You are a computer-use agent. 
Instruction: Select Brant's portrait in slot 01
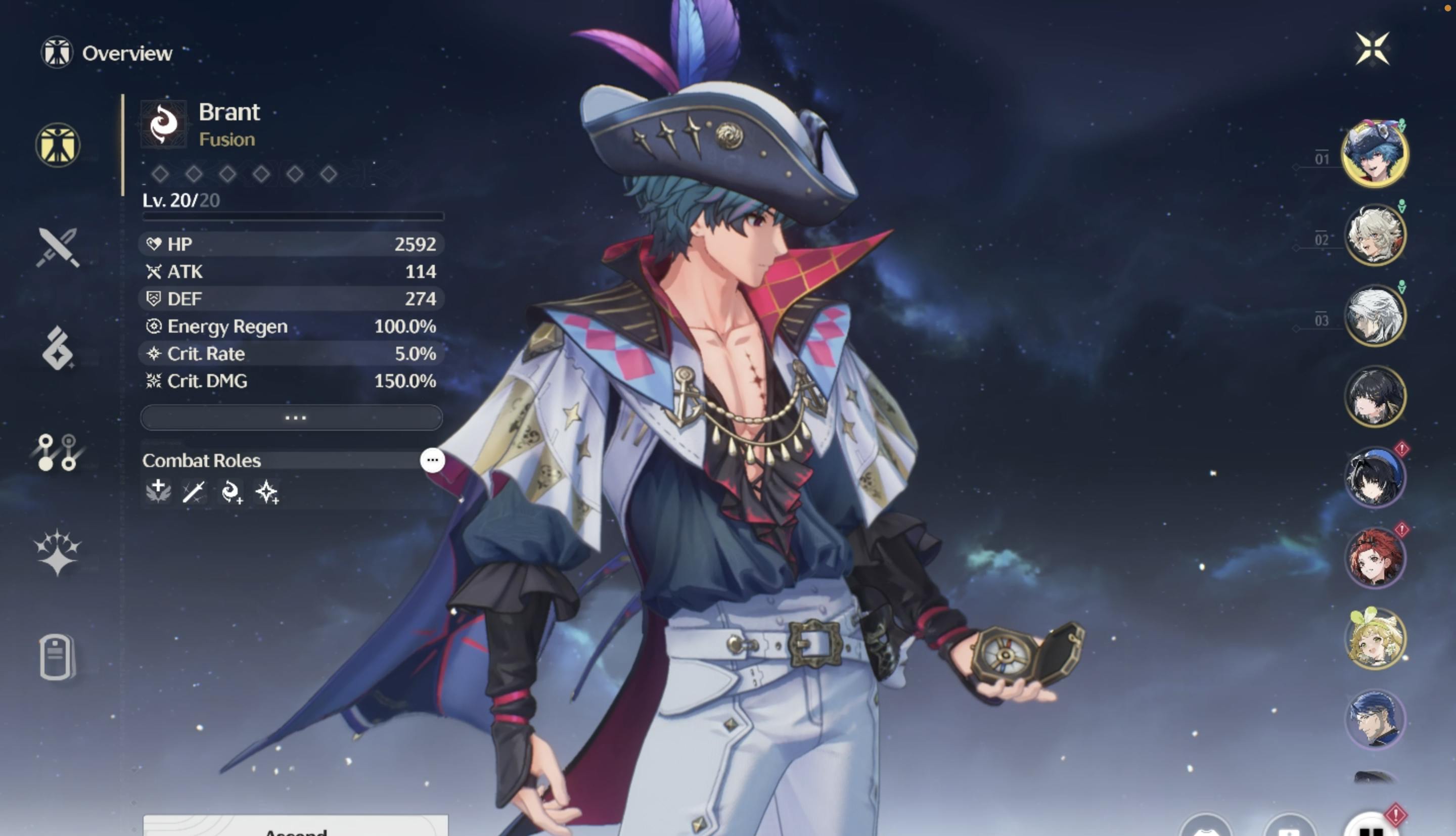(x=1375, y=154)
